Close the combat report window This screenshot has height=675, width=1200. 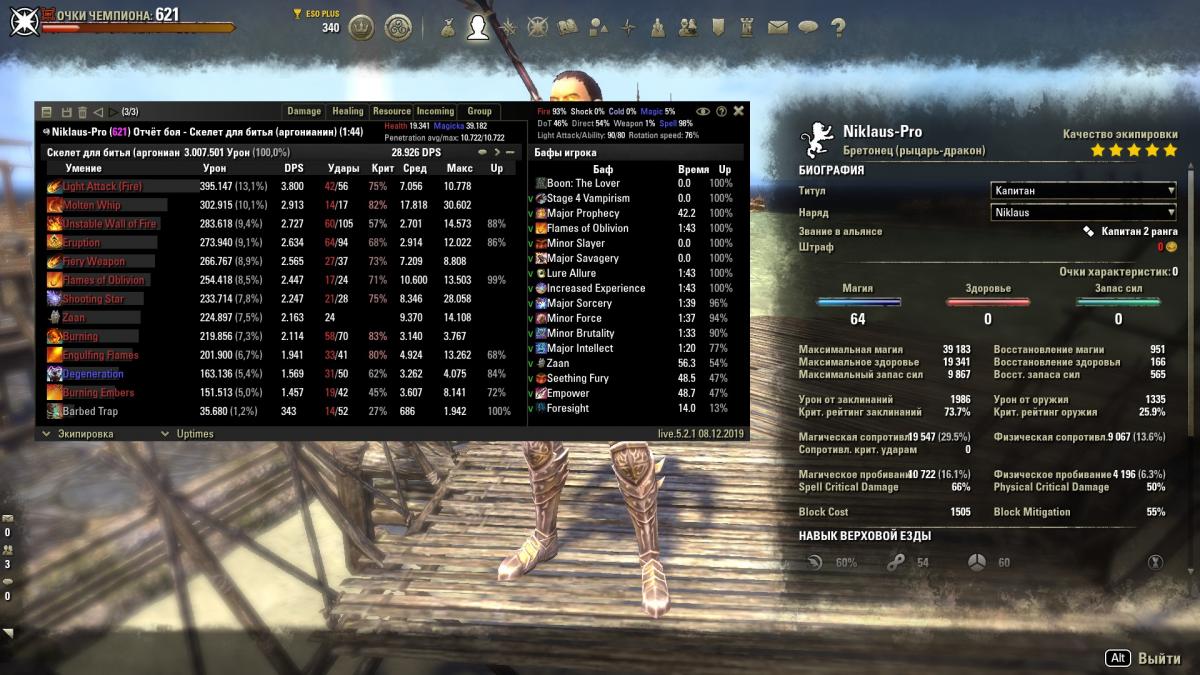(x=739, y=111)
